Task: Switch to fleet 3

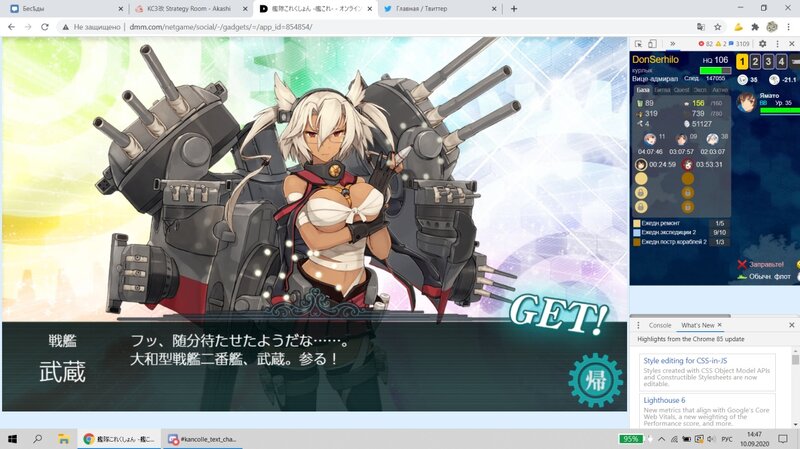Action: click(768, 61)
